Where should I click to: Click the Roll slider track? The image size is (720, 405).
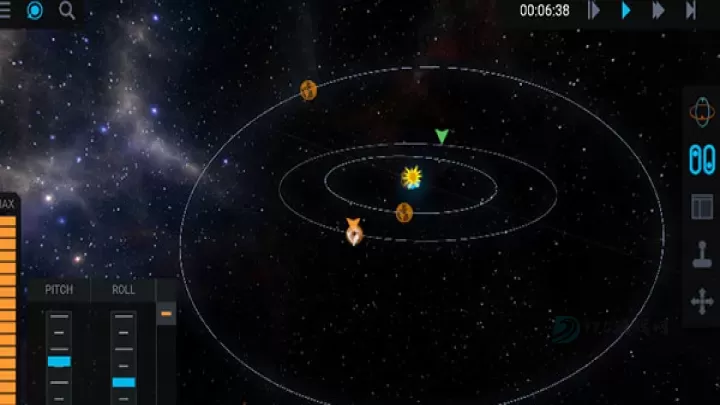click(123, 357)
